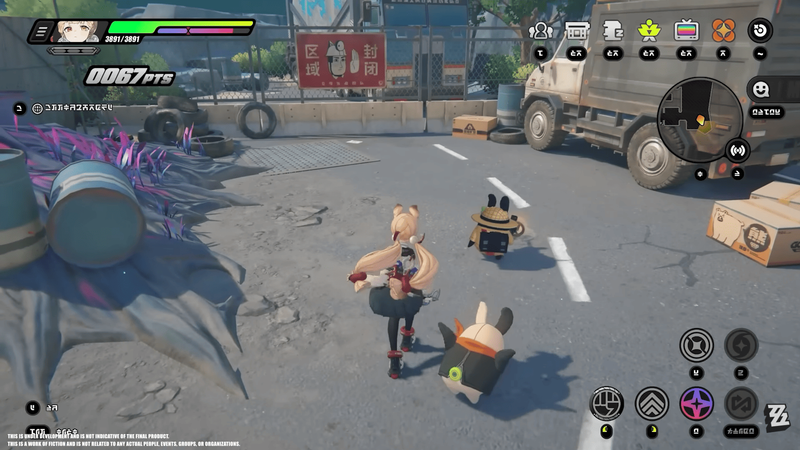The image size is (800, 450).
Task: Click the greyed-out character swap arrows button
Action: coord(741,403)
